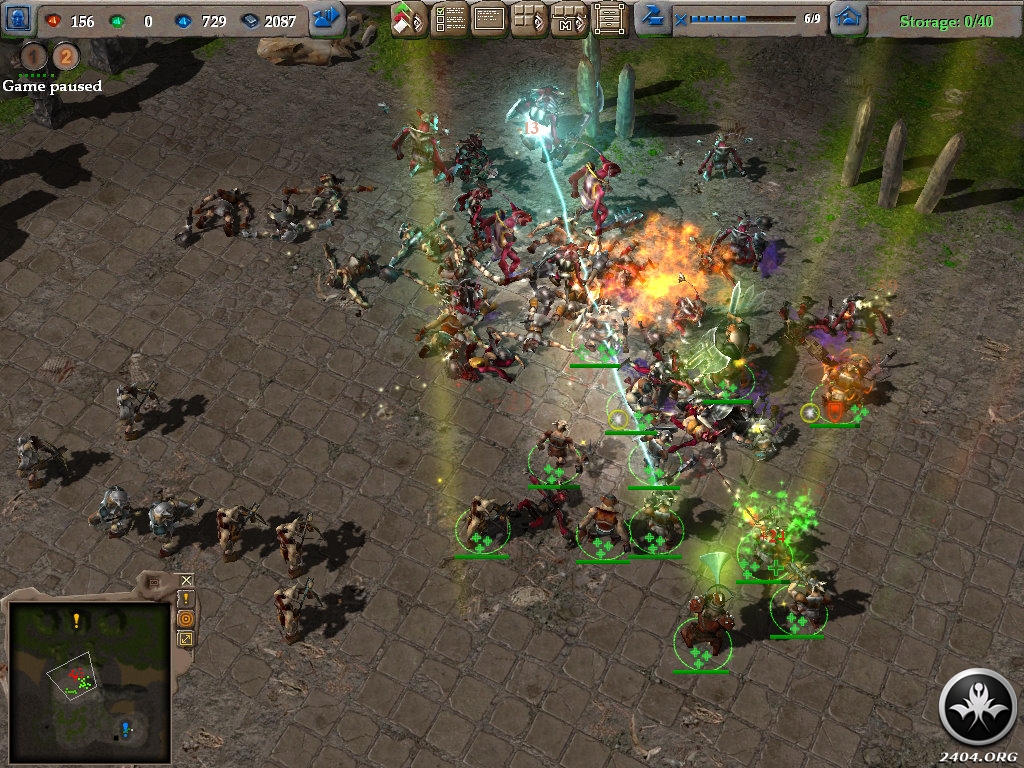Click the orange target button beside minimap

tap(186, 619)
